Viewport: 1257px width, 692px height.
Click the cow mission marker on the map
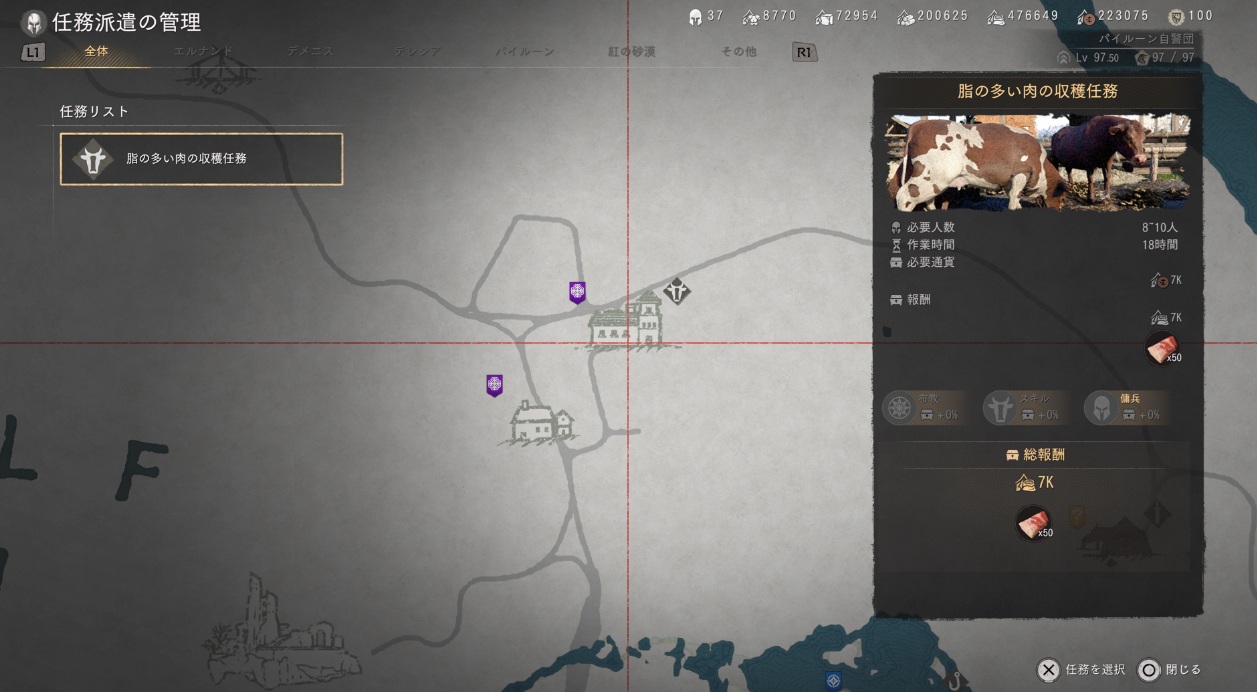point(678,291)
